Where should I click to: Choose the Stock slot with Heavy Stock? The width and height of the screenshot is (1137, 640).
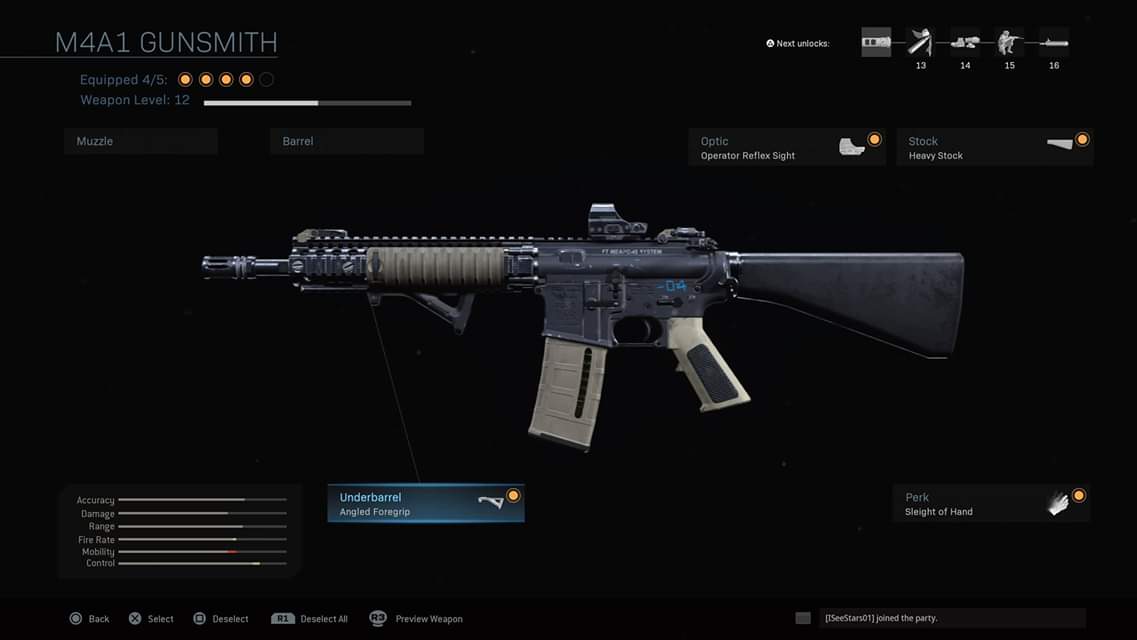[x=994, y=148]
